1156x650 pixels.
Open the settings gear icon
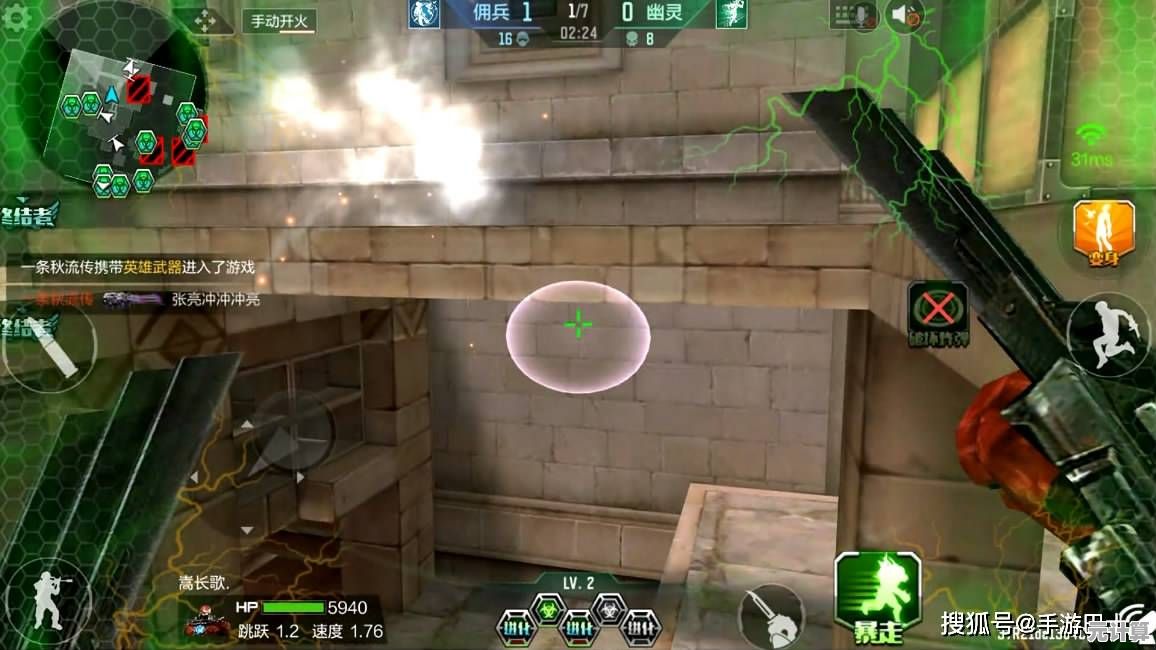pyautogui.click(x=16, y=20)
